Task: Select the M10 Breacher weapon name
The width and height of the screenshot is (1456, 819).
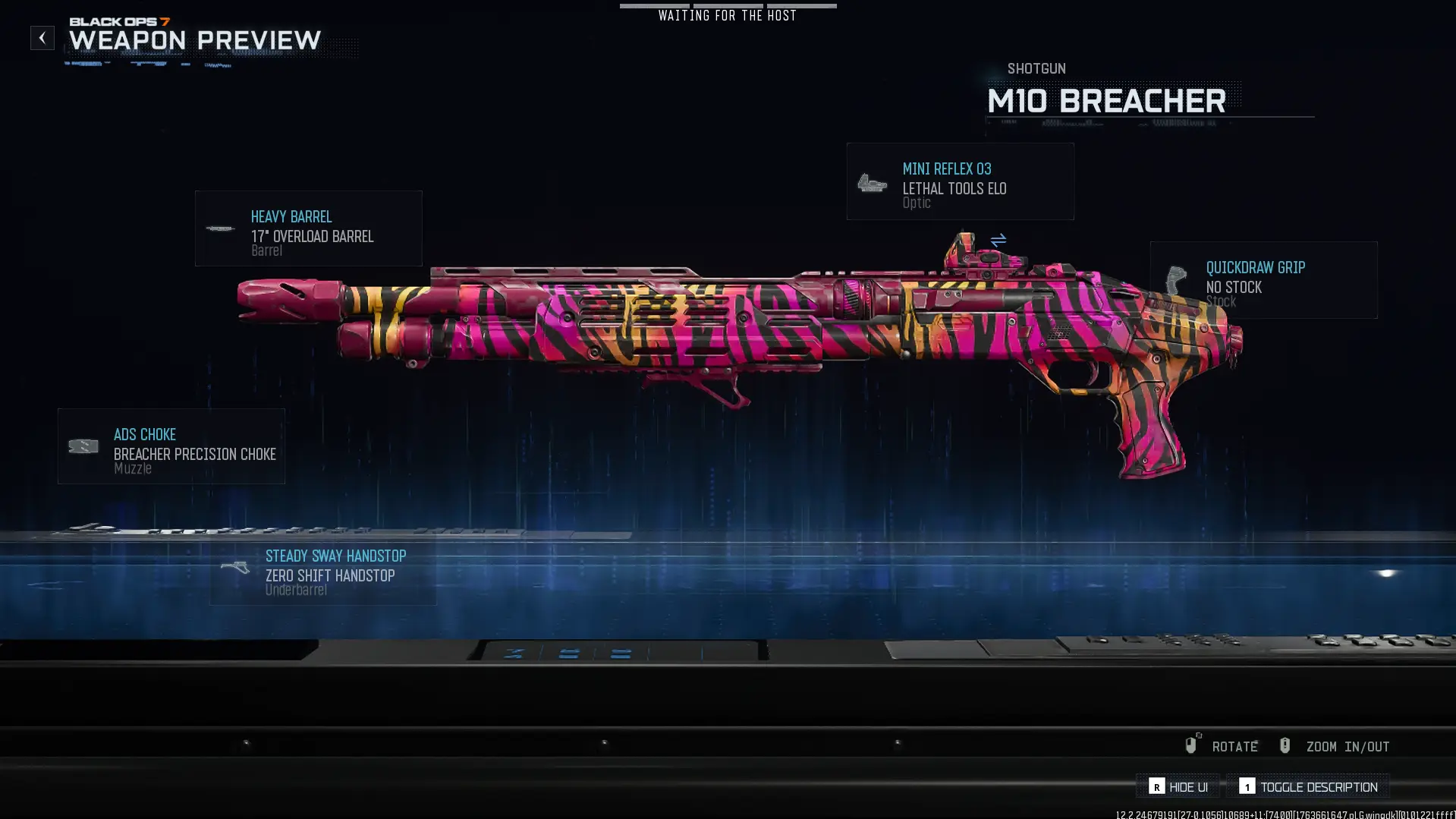Action: click(1106, 101)
